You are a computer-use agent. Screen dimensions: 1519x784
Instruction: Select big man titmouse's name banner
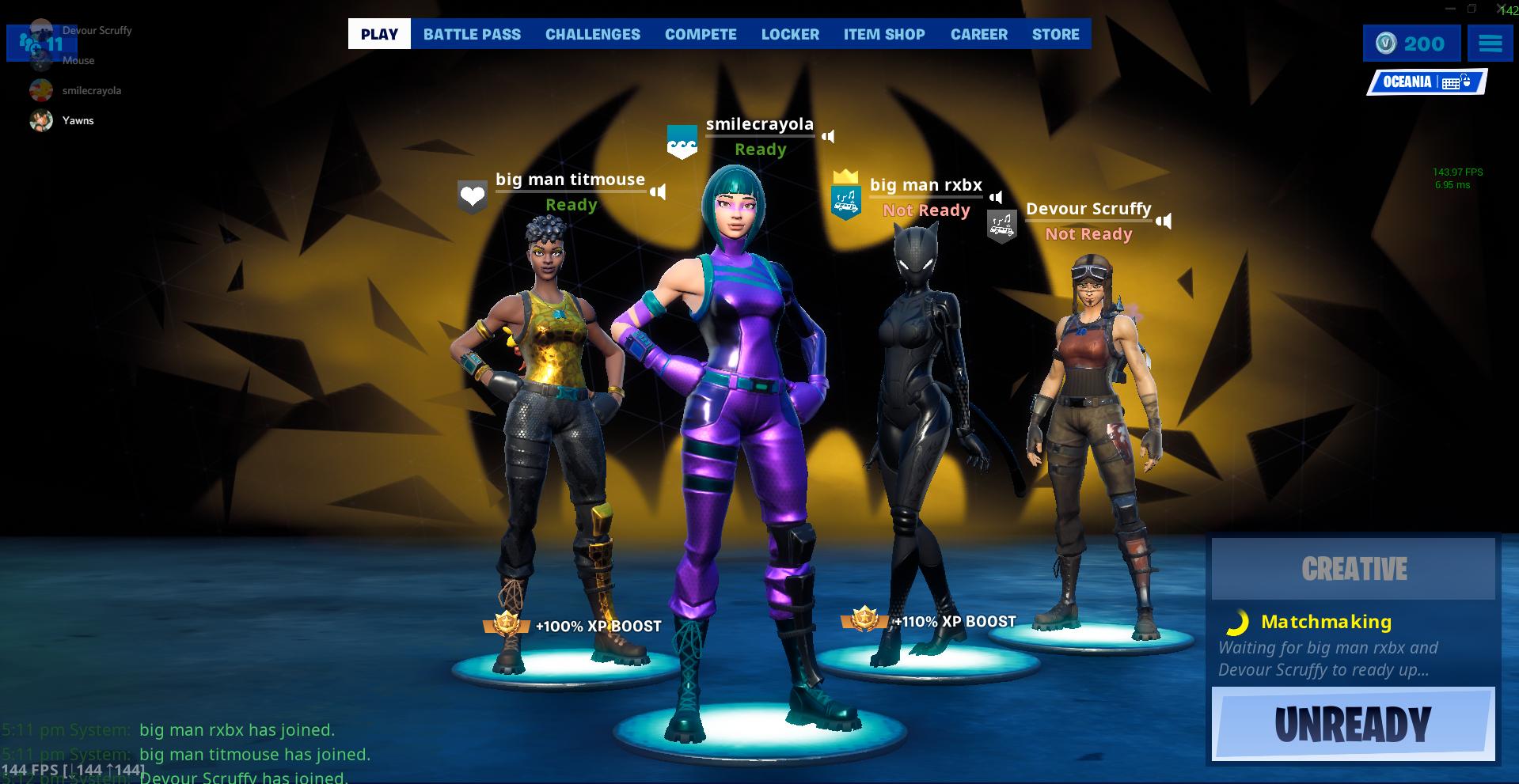570,180
